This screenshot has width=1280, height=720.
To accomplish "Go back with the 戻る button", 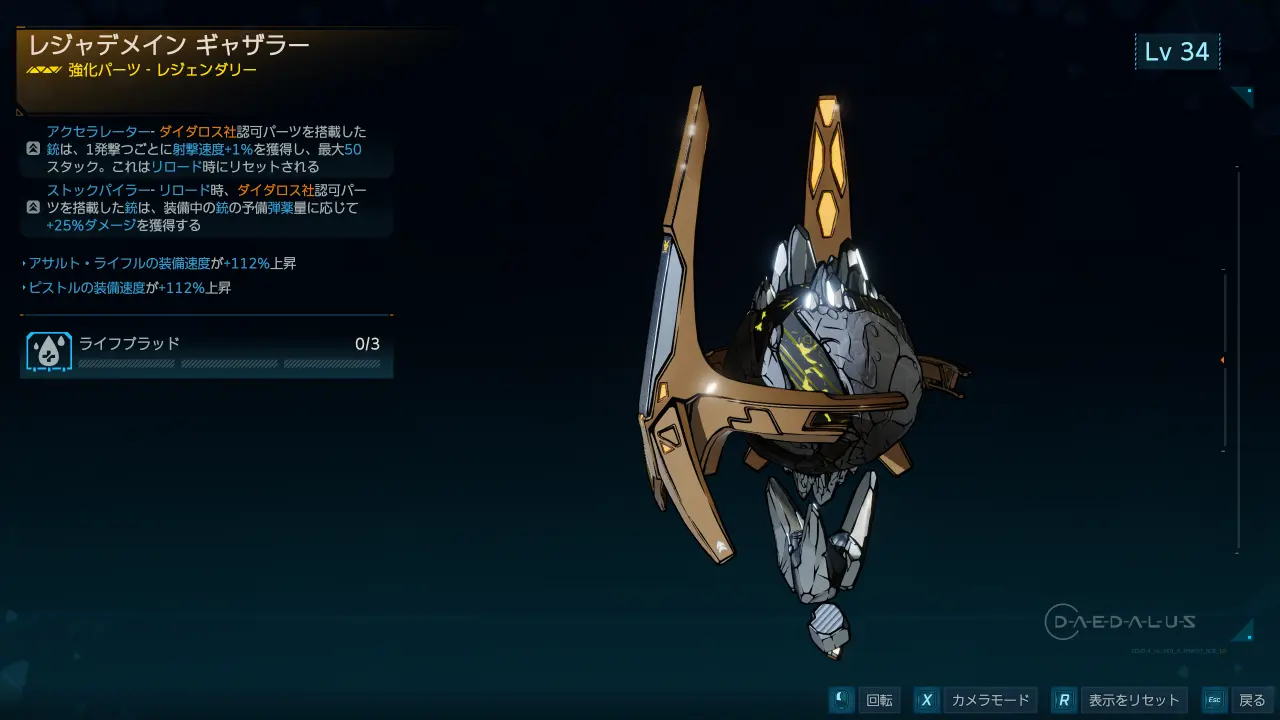I will pyautogui.click(x=1237, y=700).
